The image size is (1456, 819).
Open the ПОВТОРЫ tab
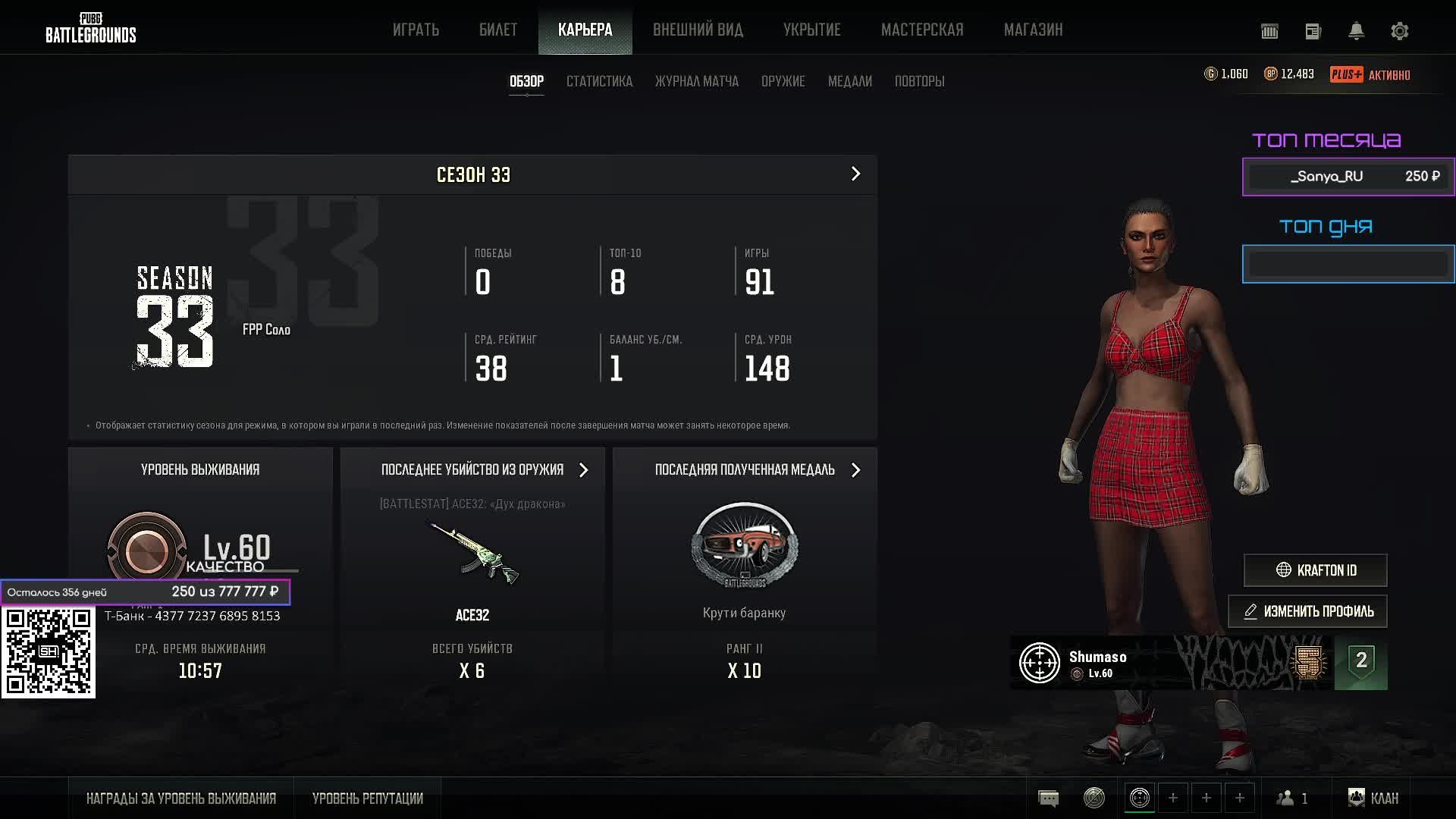(x=919, y=81)
